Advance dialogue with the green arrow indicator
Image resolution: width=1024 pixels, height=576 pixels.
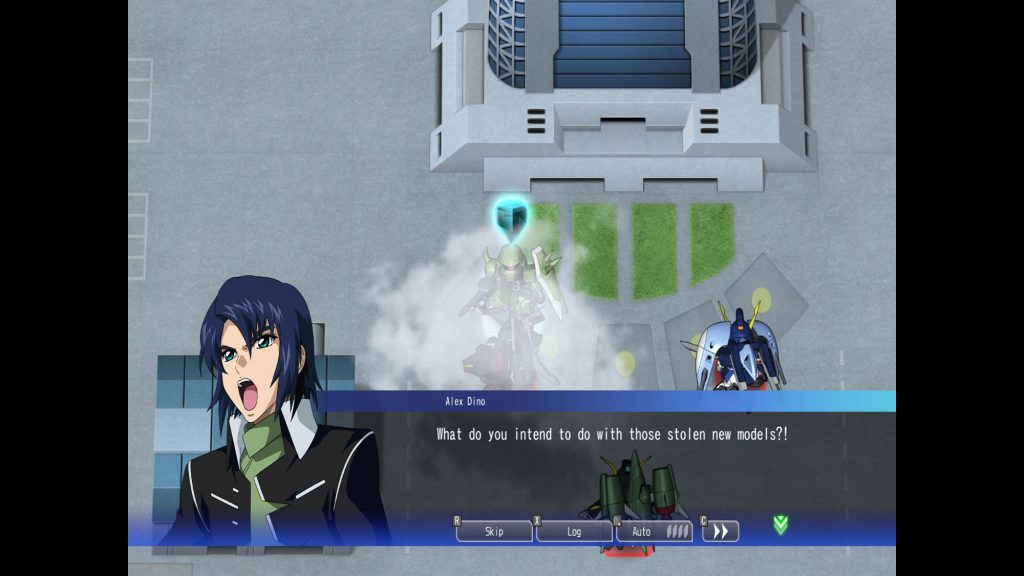click(x=780, y=524)
